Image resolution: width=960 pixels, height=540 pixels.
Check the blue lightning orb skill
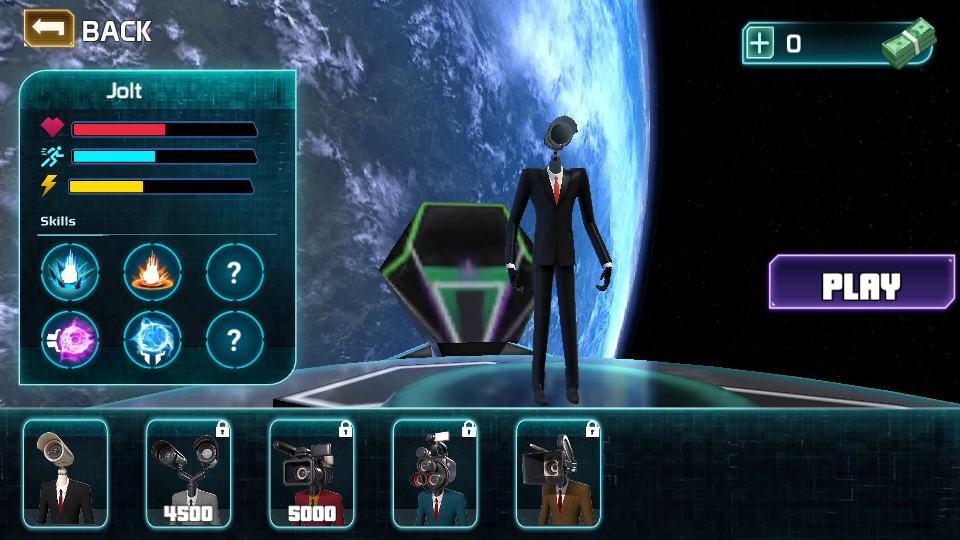tap(152, 341)
